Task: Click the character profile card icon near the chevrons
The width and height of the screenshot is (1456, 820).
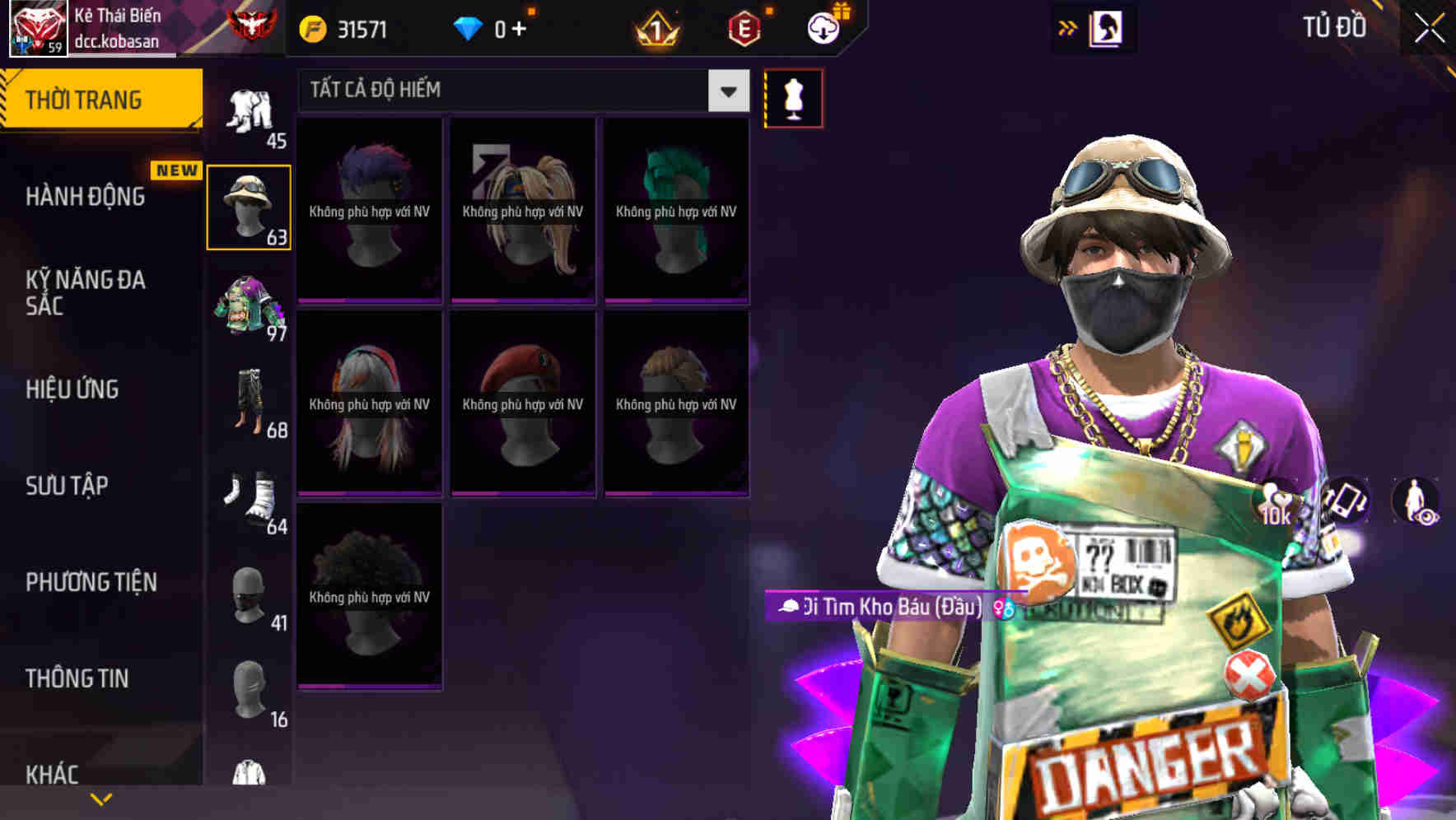Action: tap(1108, 26)
